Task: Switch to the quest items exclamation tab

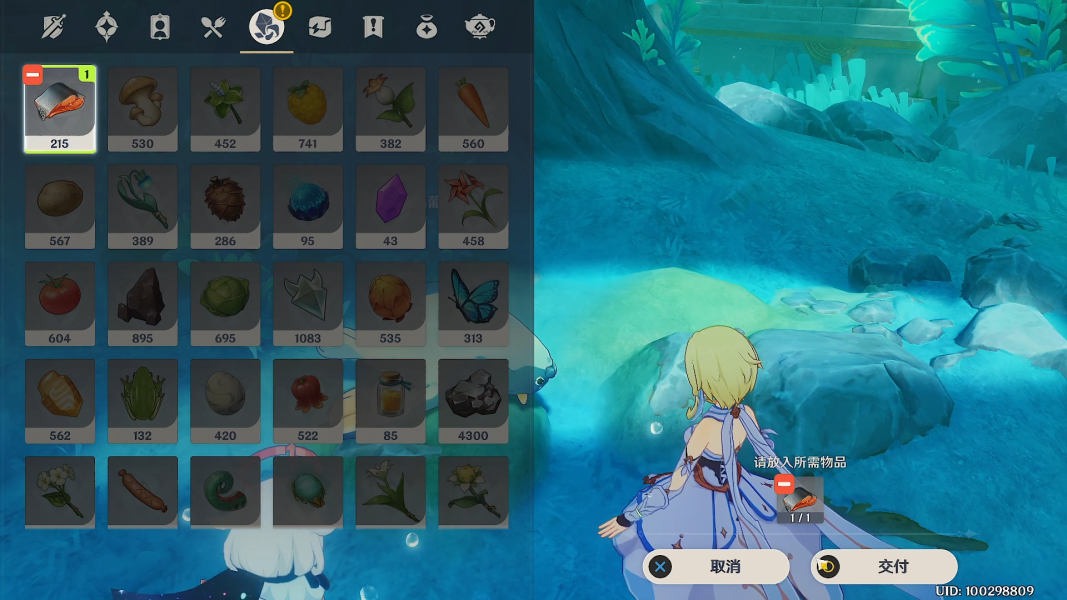Action: pyautogui.click(x=373, y=27)
